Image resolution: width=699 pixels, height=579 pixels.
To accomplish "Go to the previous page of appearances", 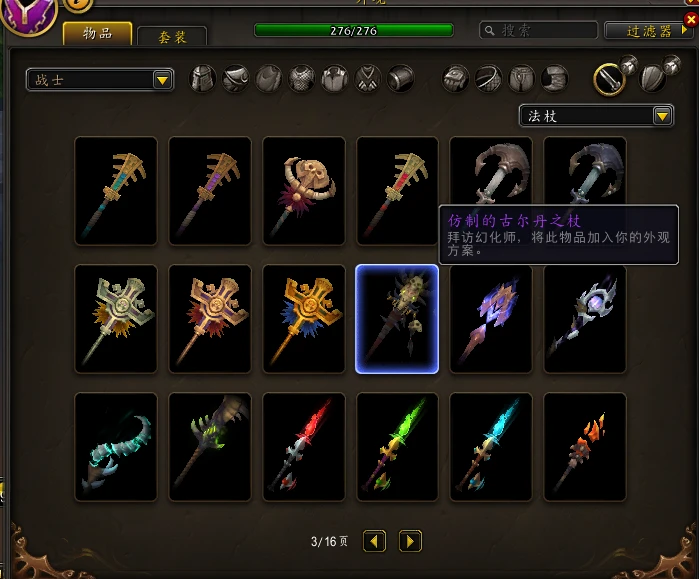I will tap(374, 541).
